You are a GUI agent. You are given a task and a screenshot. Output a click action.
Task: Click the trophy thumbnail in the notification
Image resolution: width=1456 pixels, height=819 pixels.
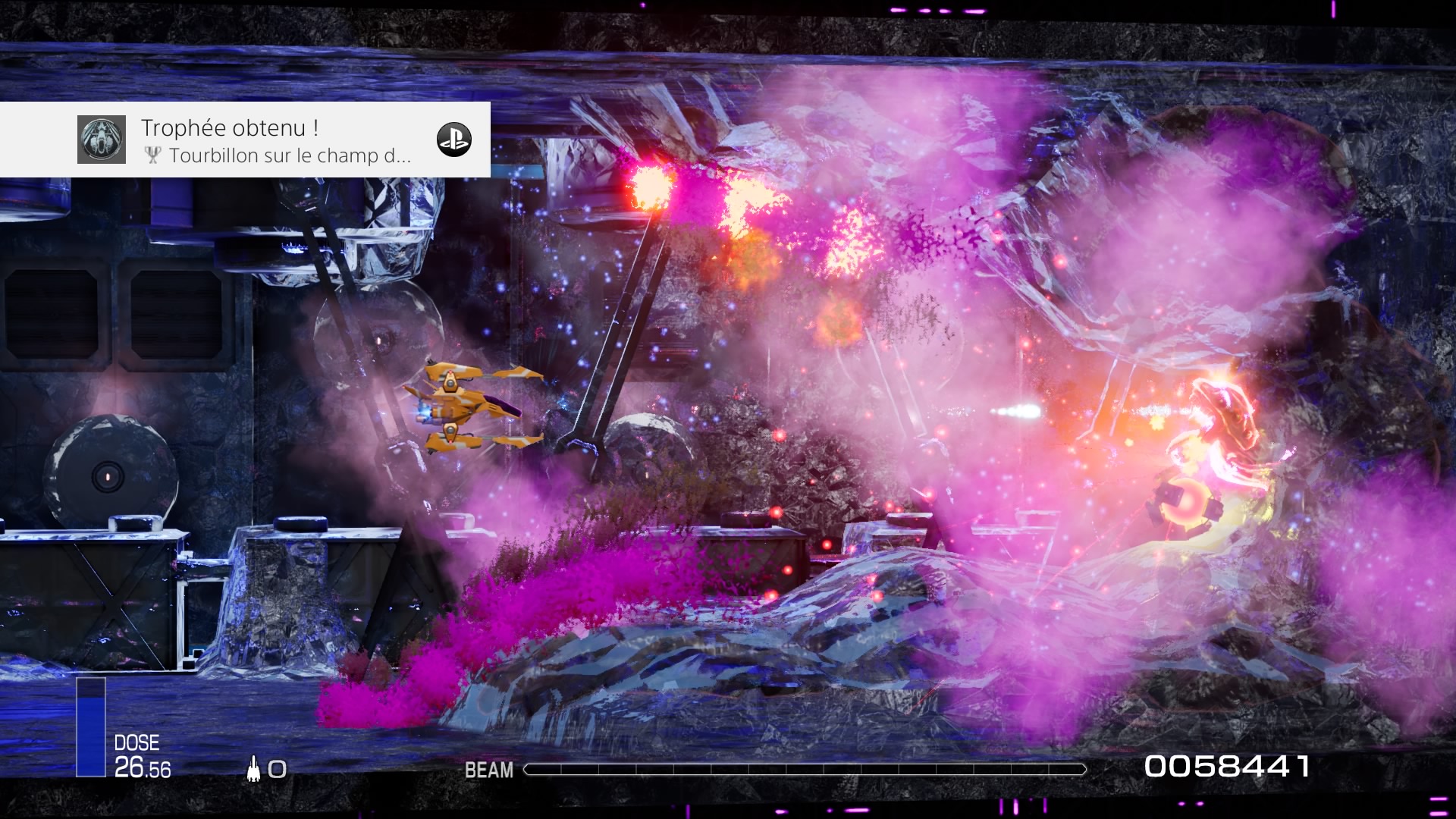coord(102,140)
